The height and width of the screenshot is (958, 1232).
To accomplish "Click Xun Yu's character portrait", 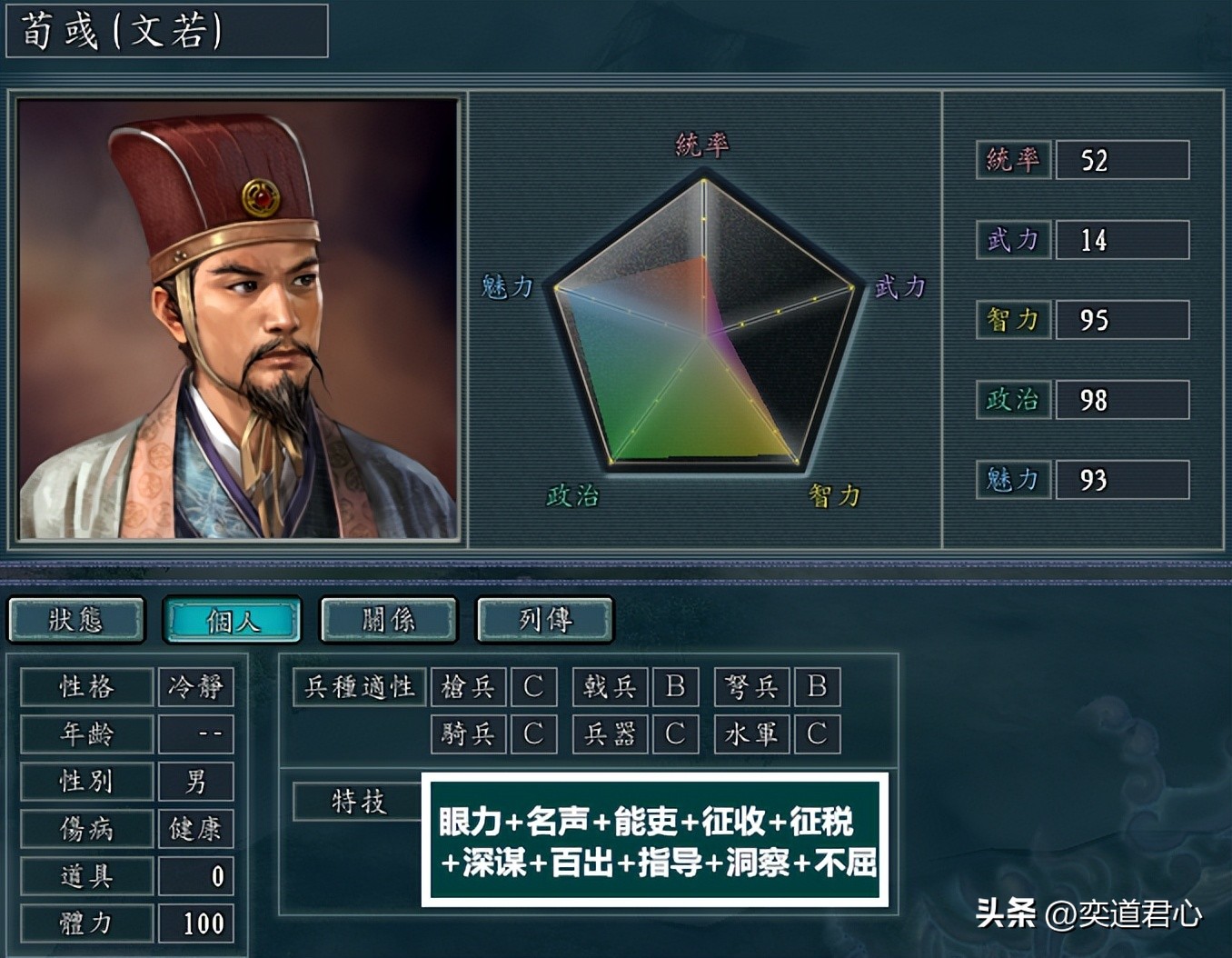I will tap(238, 318).
